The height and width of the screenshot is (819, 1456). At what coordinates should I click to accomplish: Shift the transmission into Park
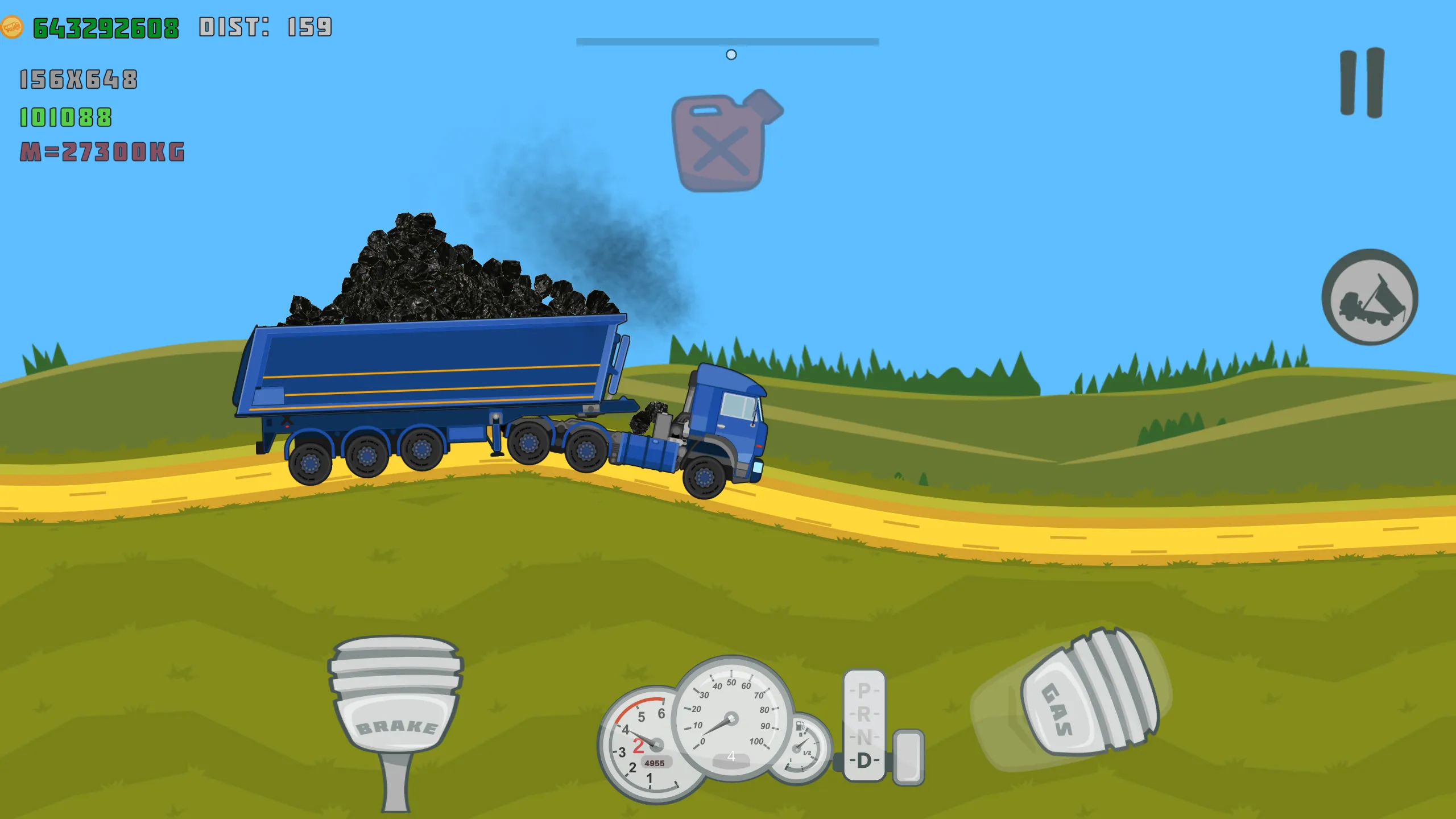(864, 691)
